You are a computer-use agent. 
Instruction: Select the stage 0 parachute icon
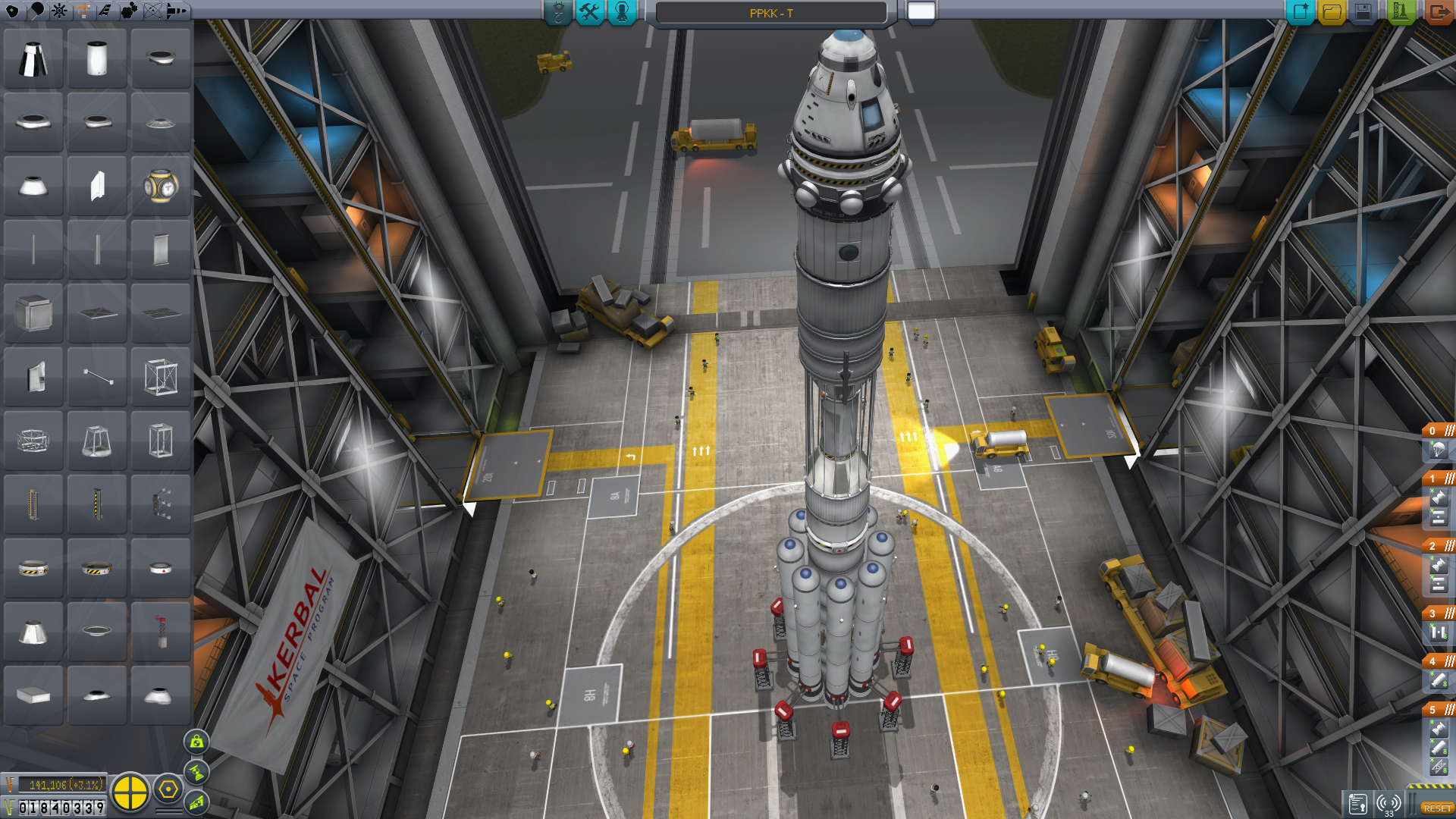click(1438, 450)
